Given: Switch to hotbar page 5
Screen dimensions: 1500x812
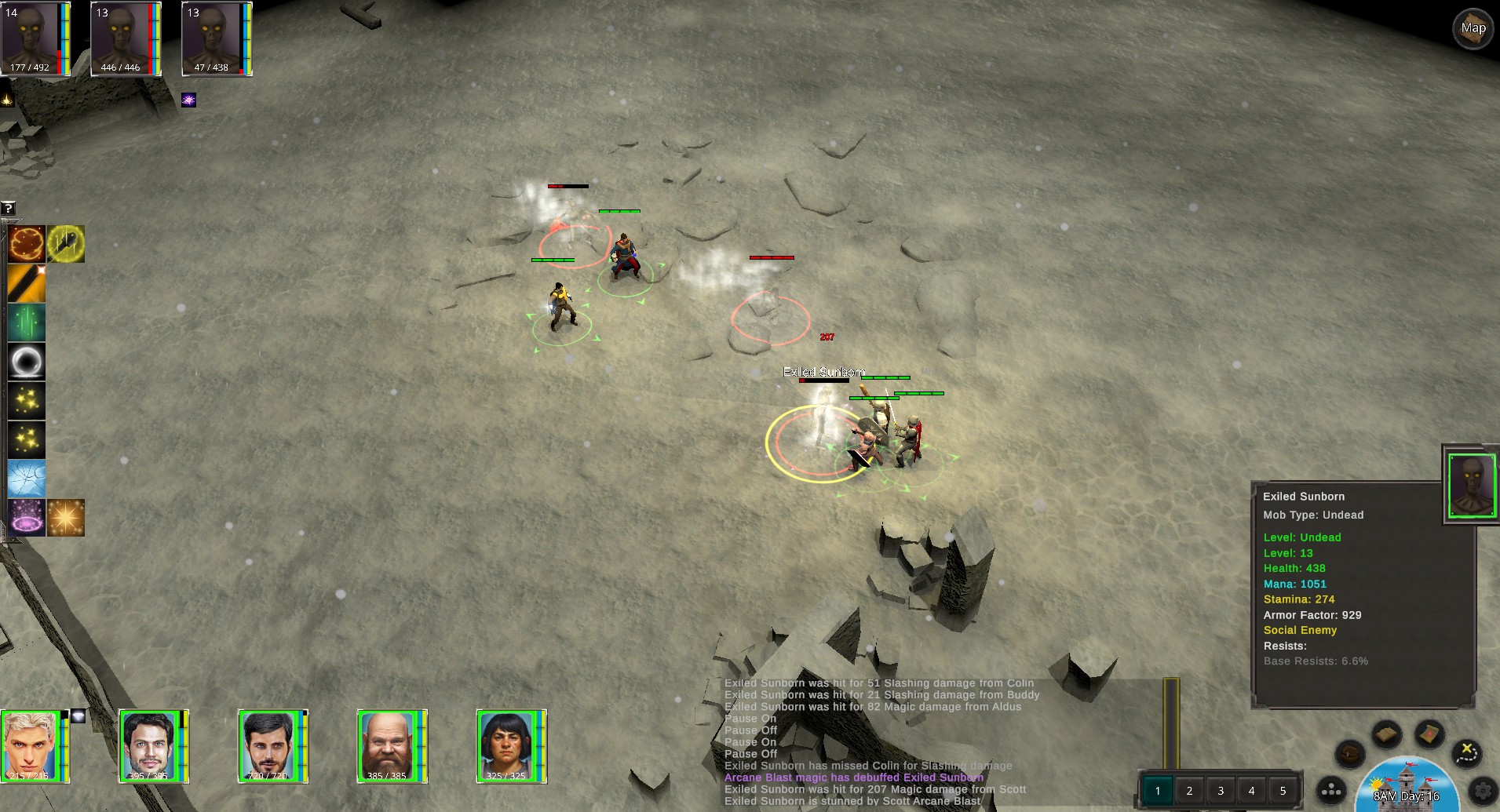Looking at the screenshot, I should point(1283,791).
